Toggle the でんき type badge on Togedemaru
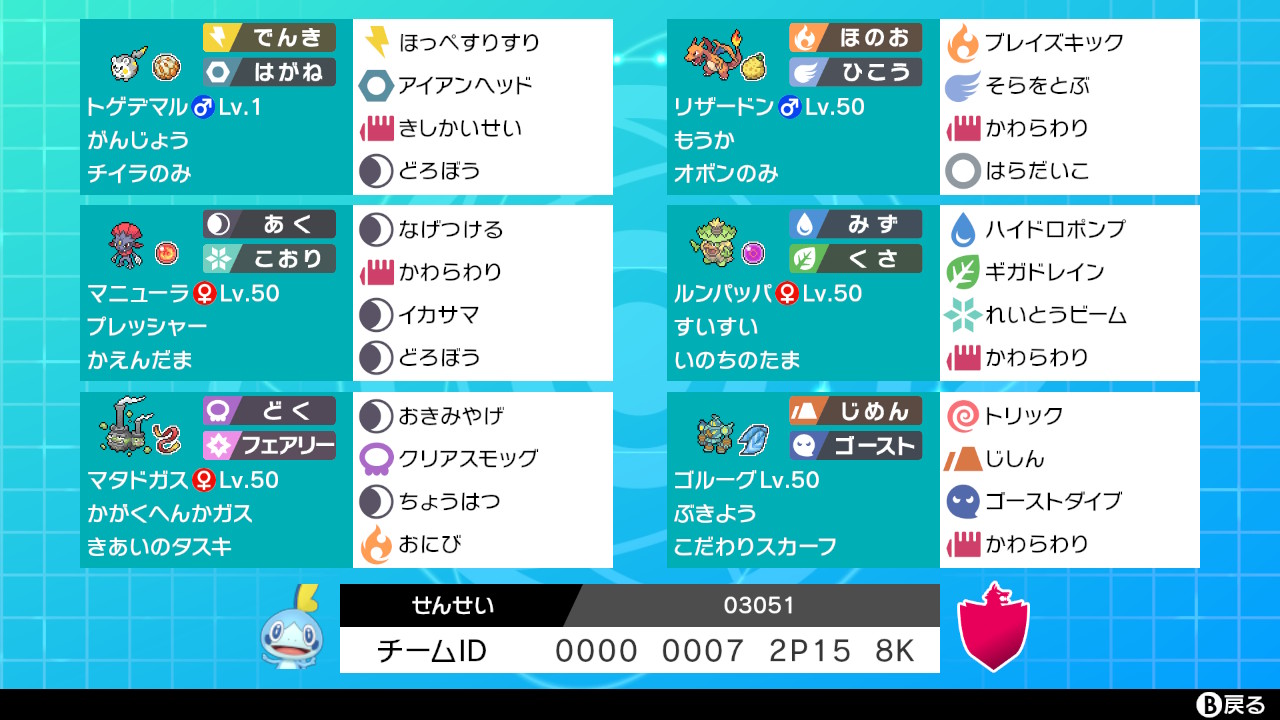The image size is (1280, 720). pyautogui.click(x=270, y=37)
